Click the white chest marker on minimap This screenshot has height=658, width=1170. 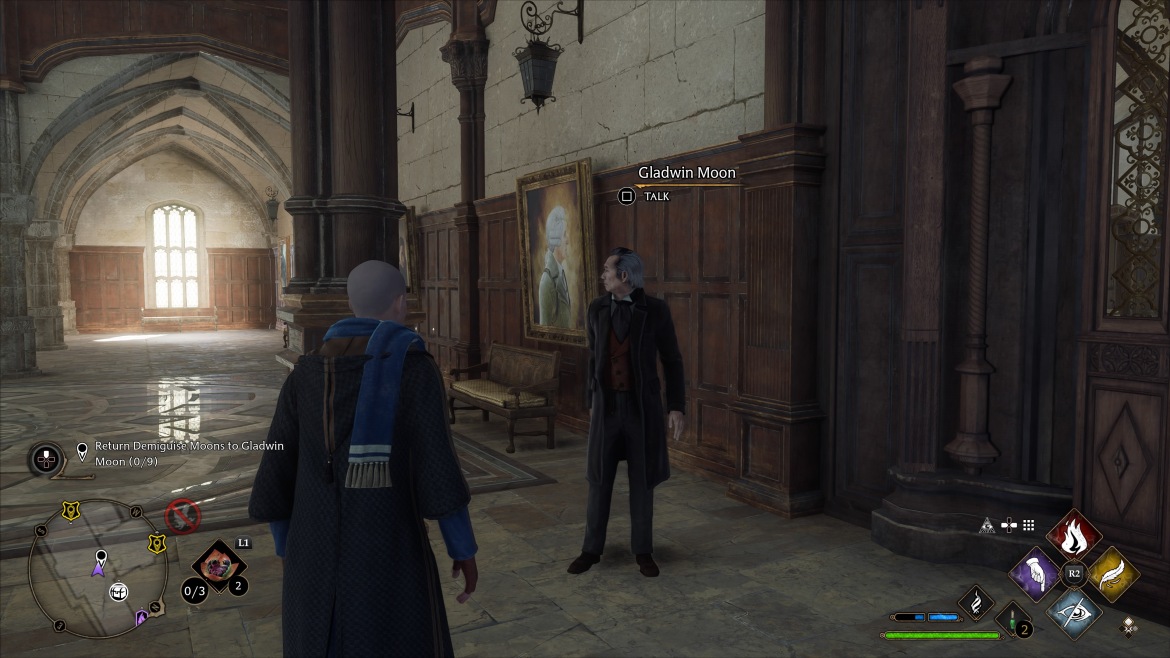(118, 592)
